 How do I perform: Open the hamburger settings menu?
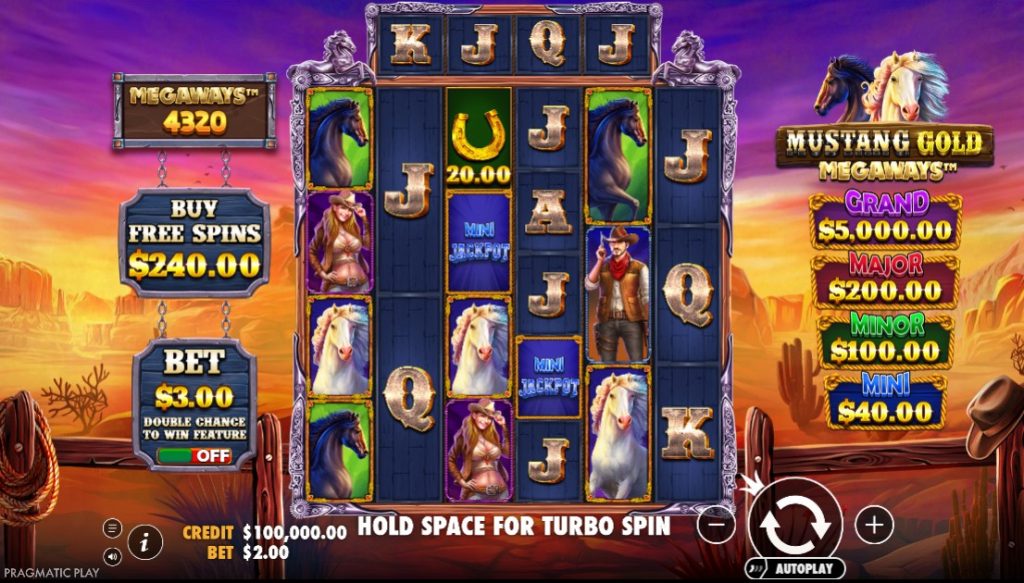click(112, 527)
